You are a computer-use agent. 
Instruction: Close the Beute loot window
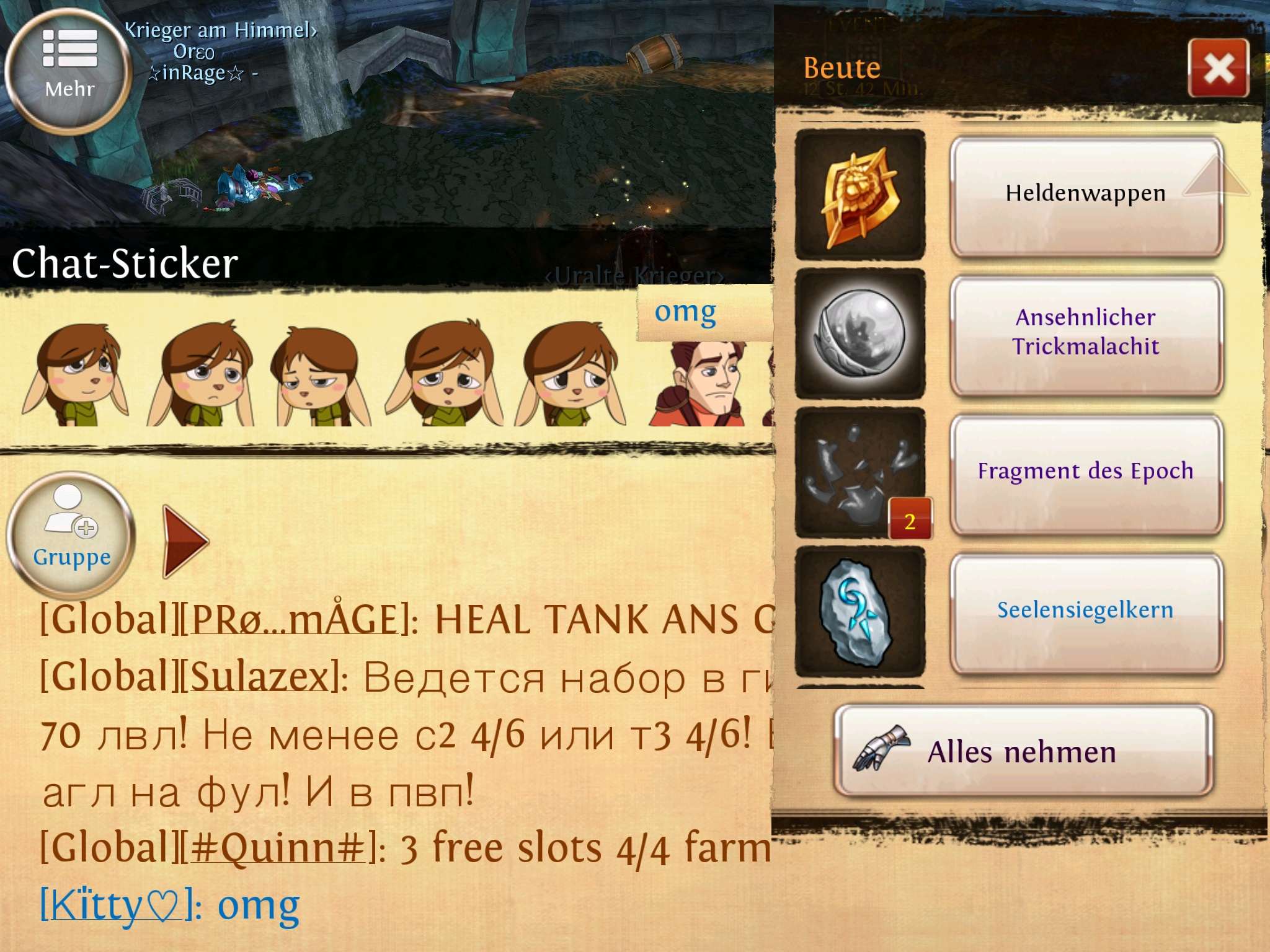[1218, 68]
